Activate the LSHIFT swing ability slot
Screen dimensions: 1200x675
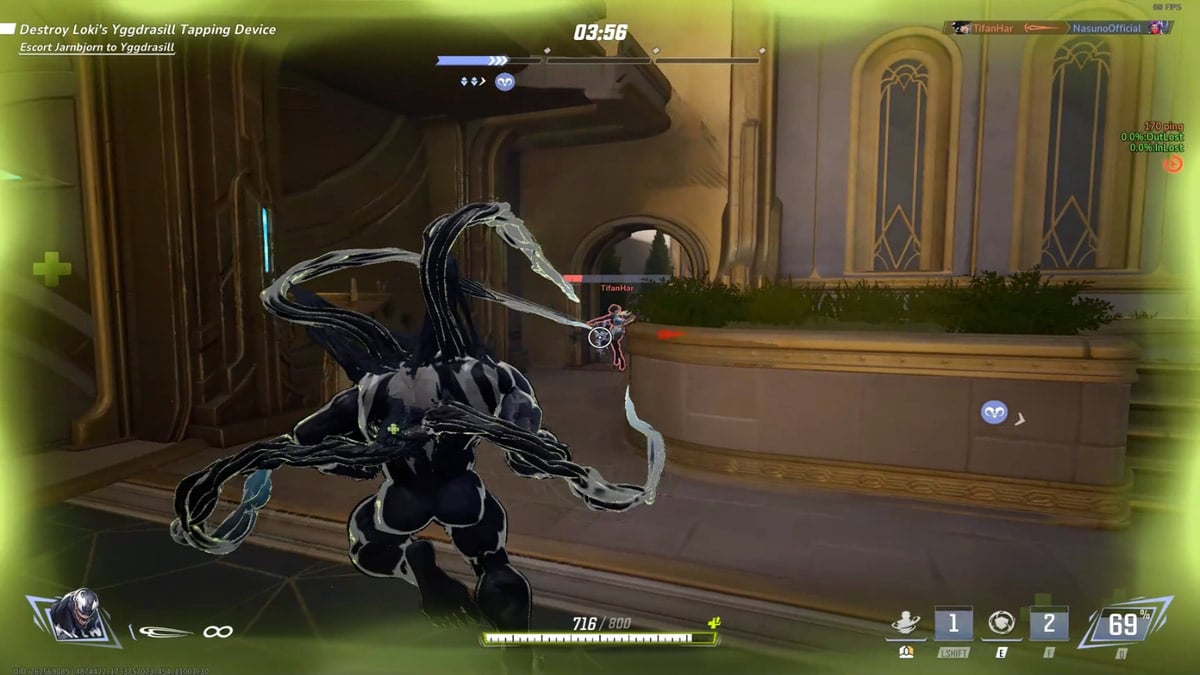click(x=953, y=625)
